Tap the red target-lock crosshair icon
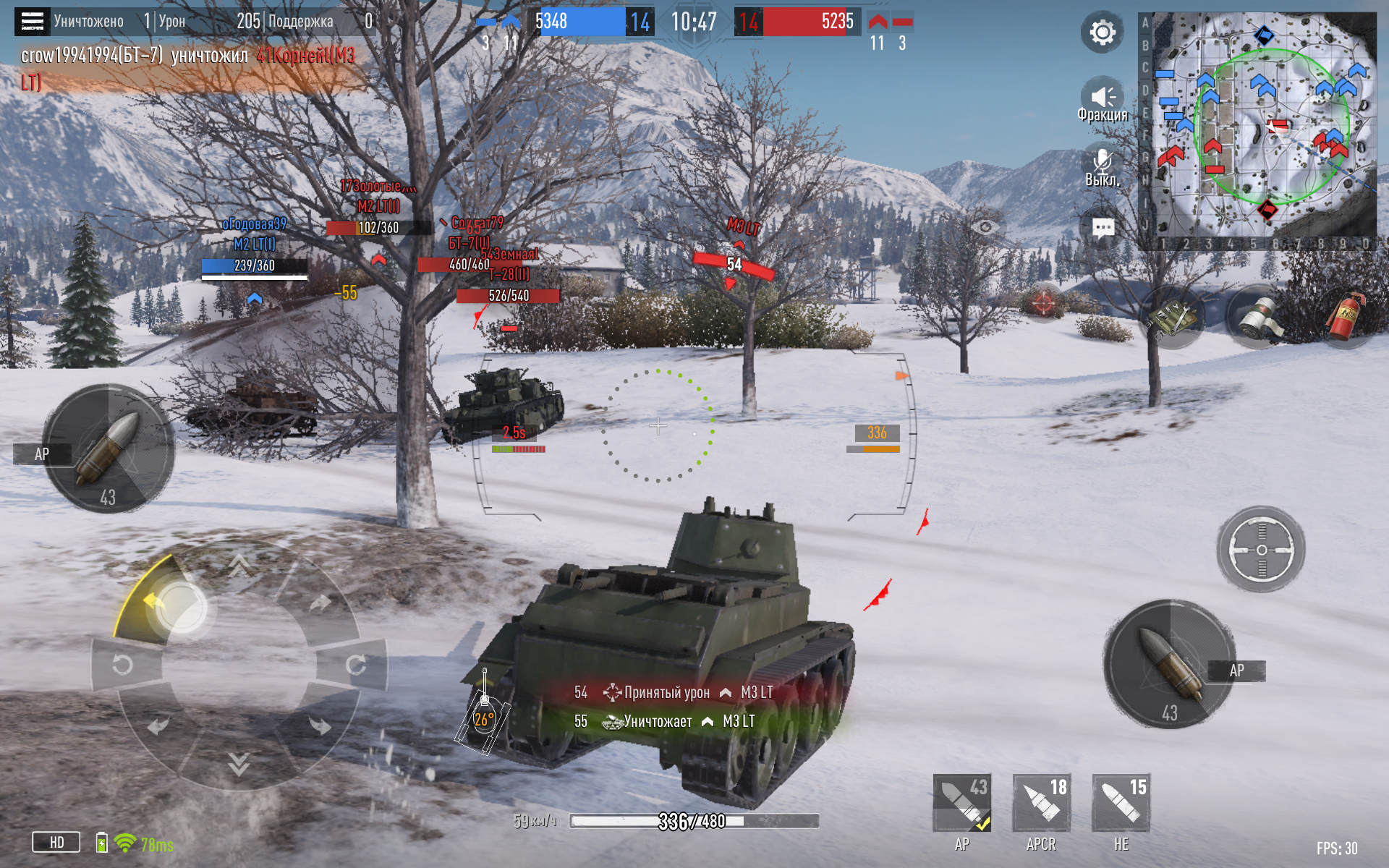This screenshot has height=868, width=1389. tap(1043, 302)
